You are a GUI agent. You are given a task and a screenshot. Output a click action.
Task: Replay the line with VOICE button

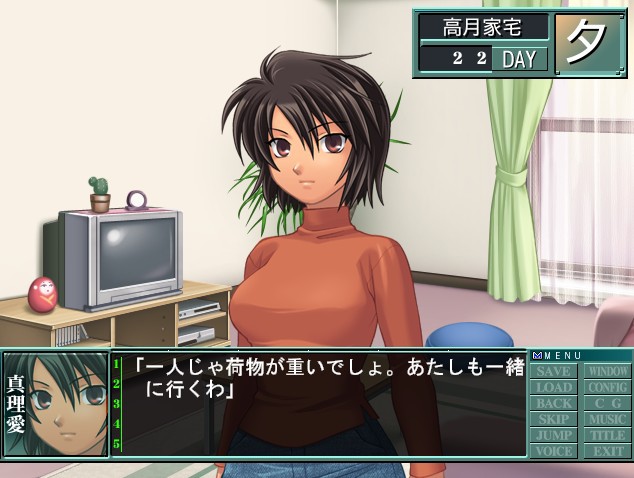pos(554,451)
